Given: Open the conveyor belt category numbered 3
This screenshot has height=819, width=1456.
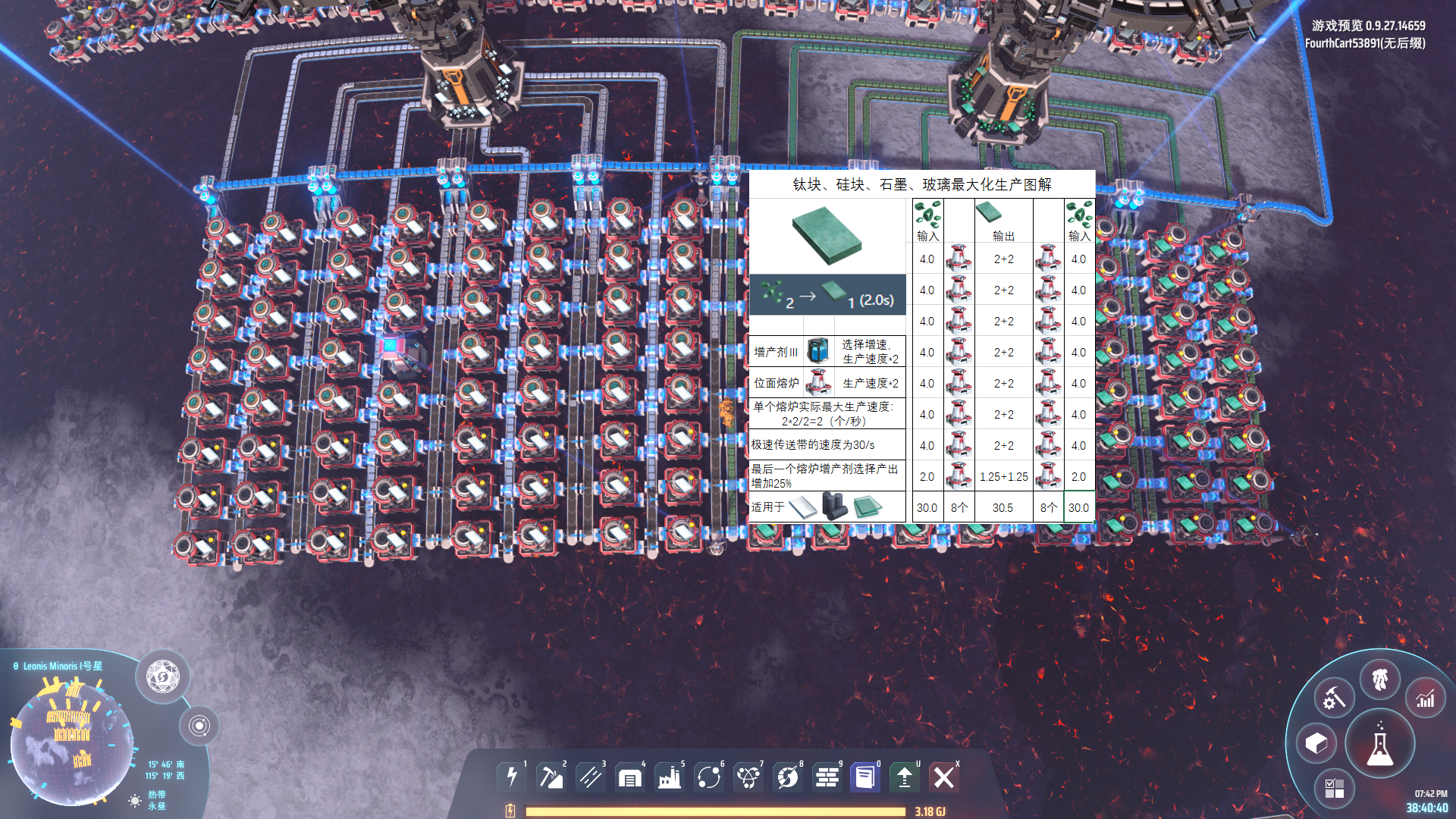Looking at the screenshot, I should (591, 777).
